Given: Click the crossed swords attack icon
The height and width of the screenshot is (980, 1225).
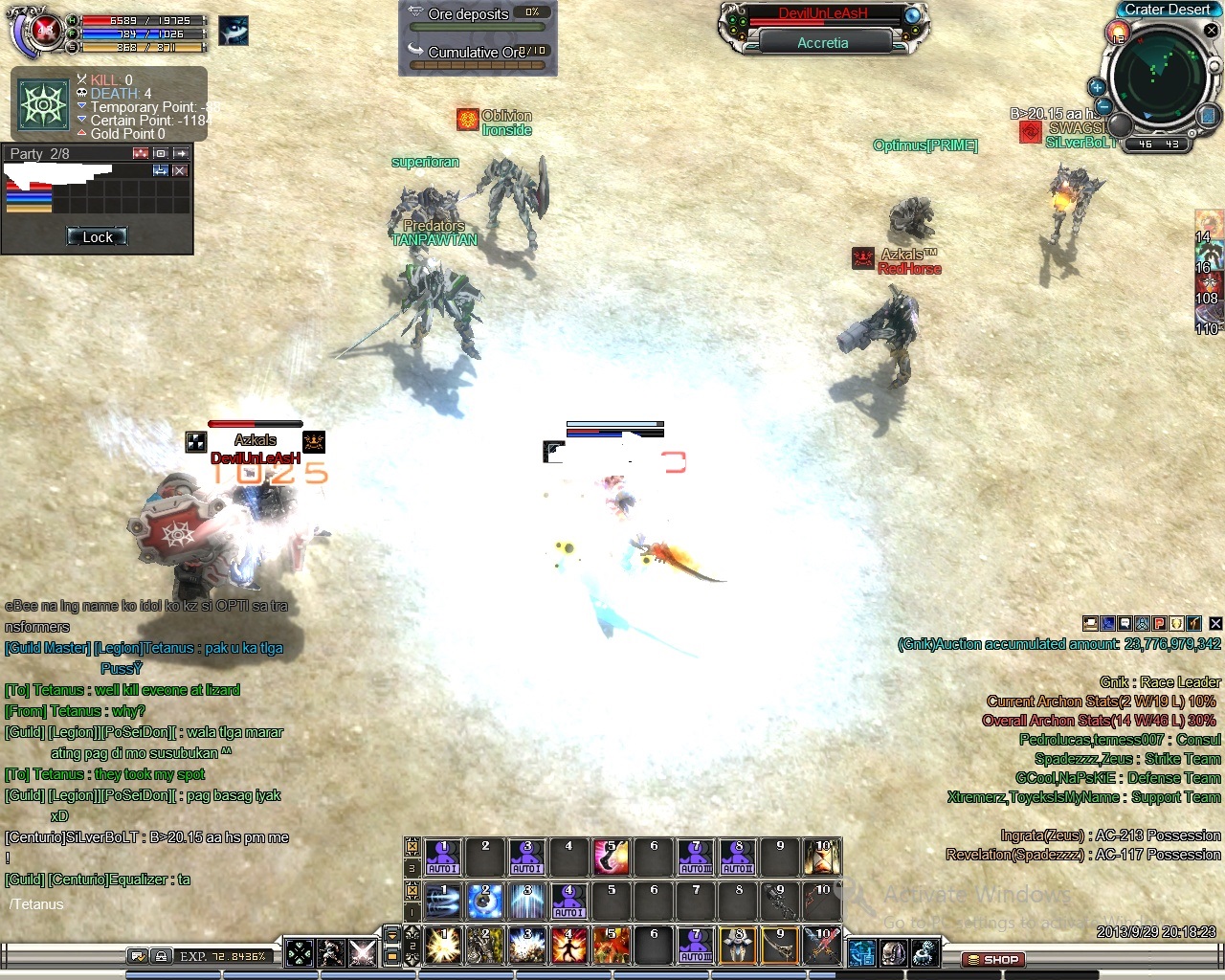Looking at the screenshot, I should pyautogui.click(x=363, y=953).
